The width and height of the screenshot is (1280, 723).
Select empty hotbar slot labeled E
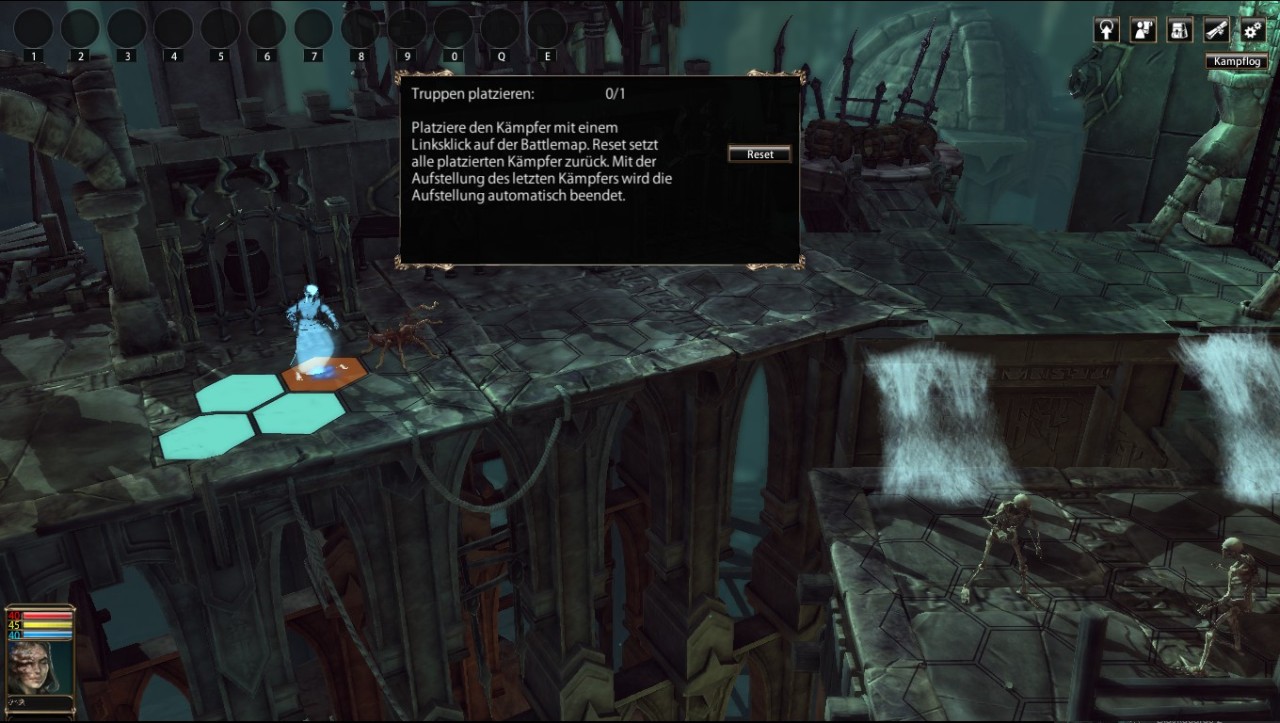click(x=547, y=29)
